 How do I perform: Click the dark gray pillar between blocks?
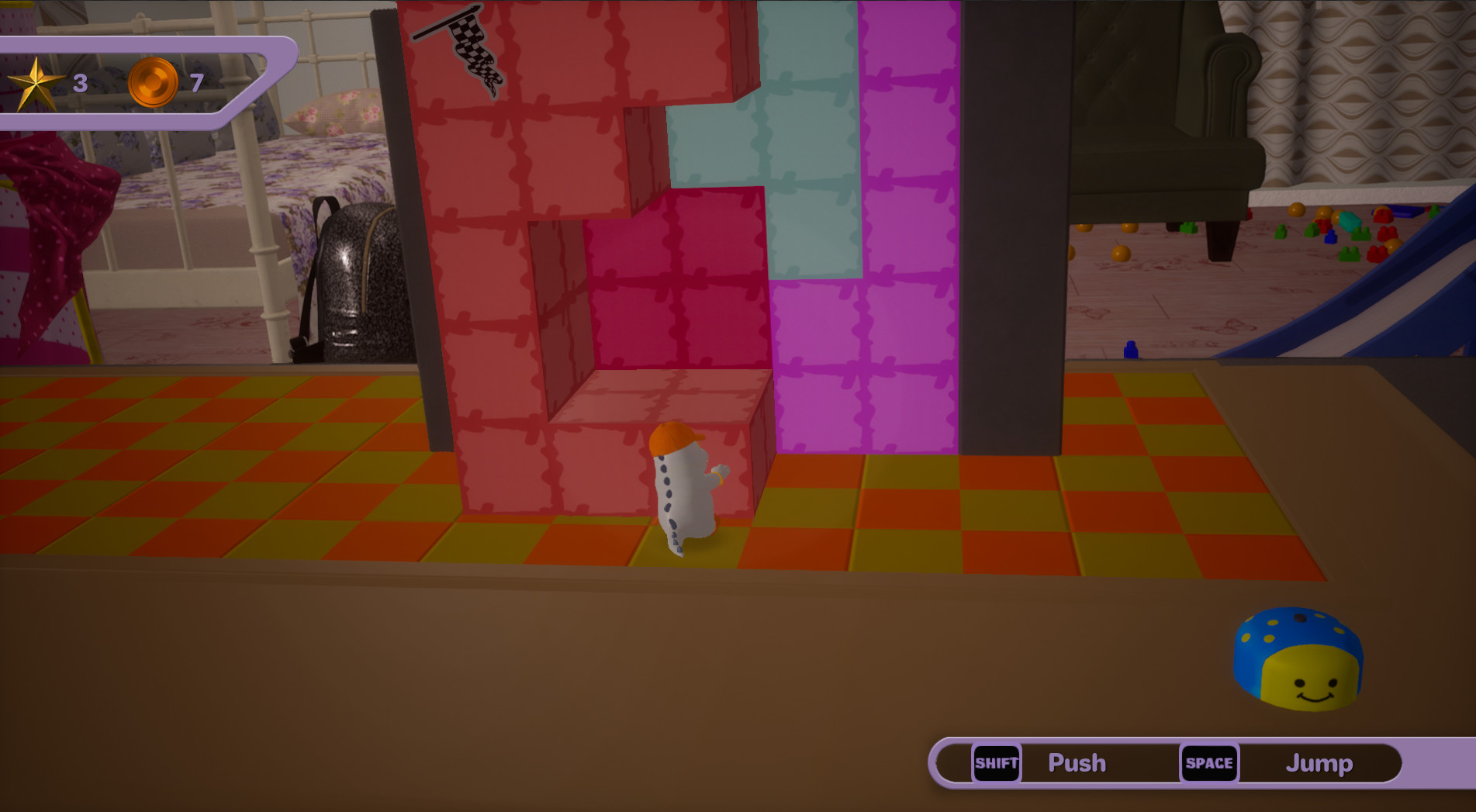click(x=1008, y=233)
